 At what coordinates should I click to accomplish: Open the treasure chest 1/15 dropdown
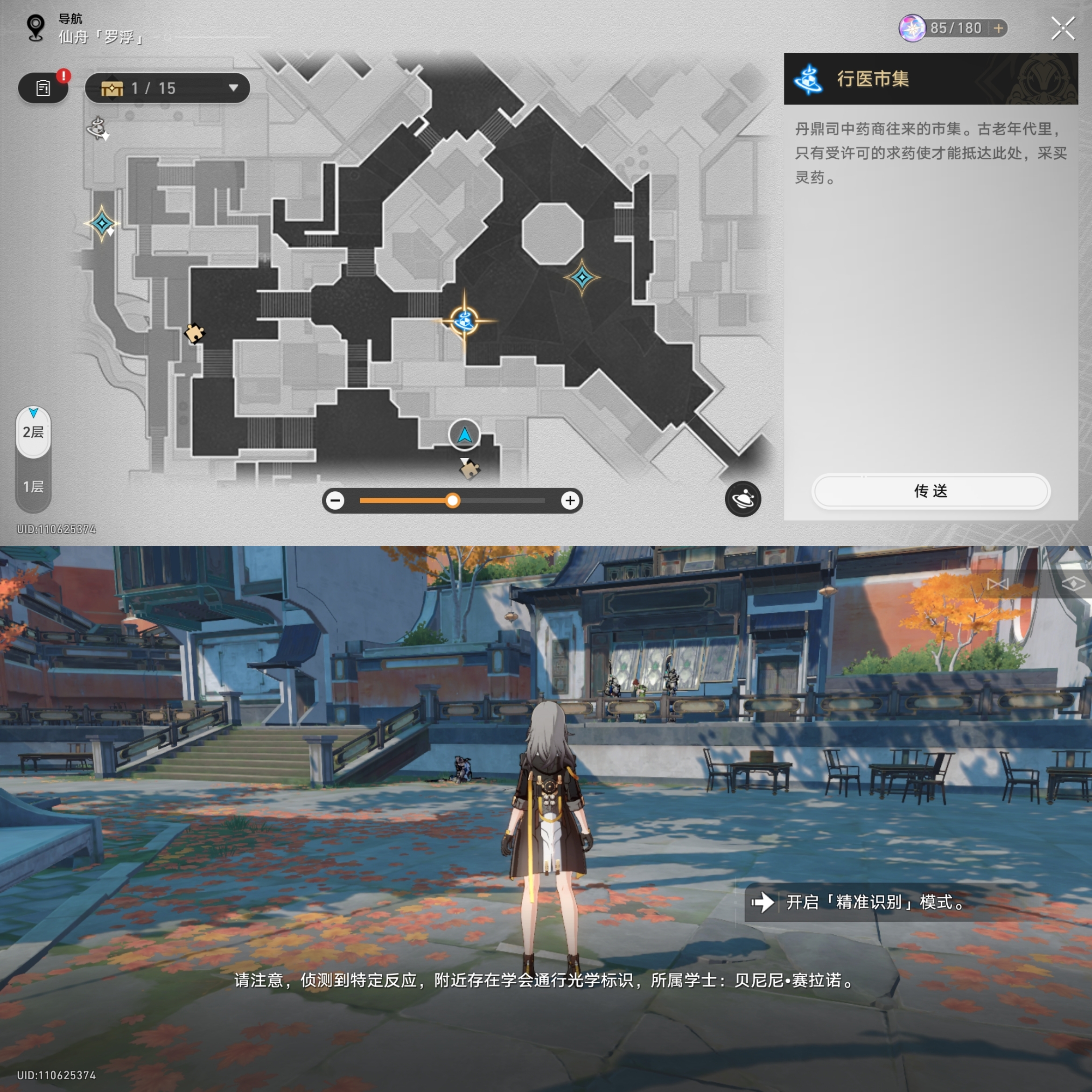(x=168, y=88)
